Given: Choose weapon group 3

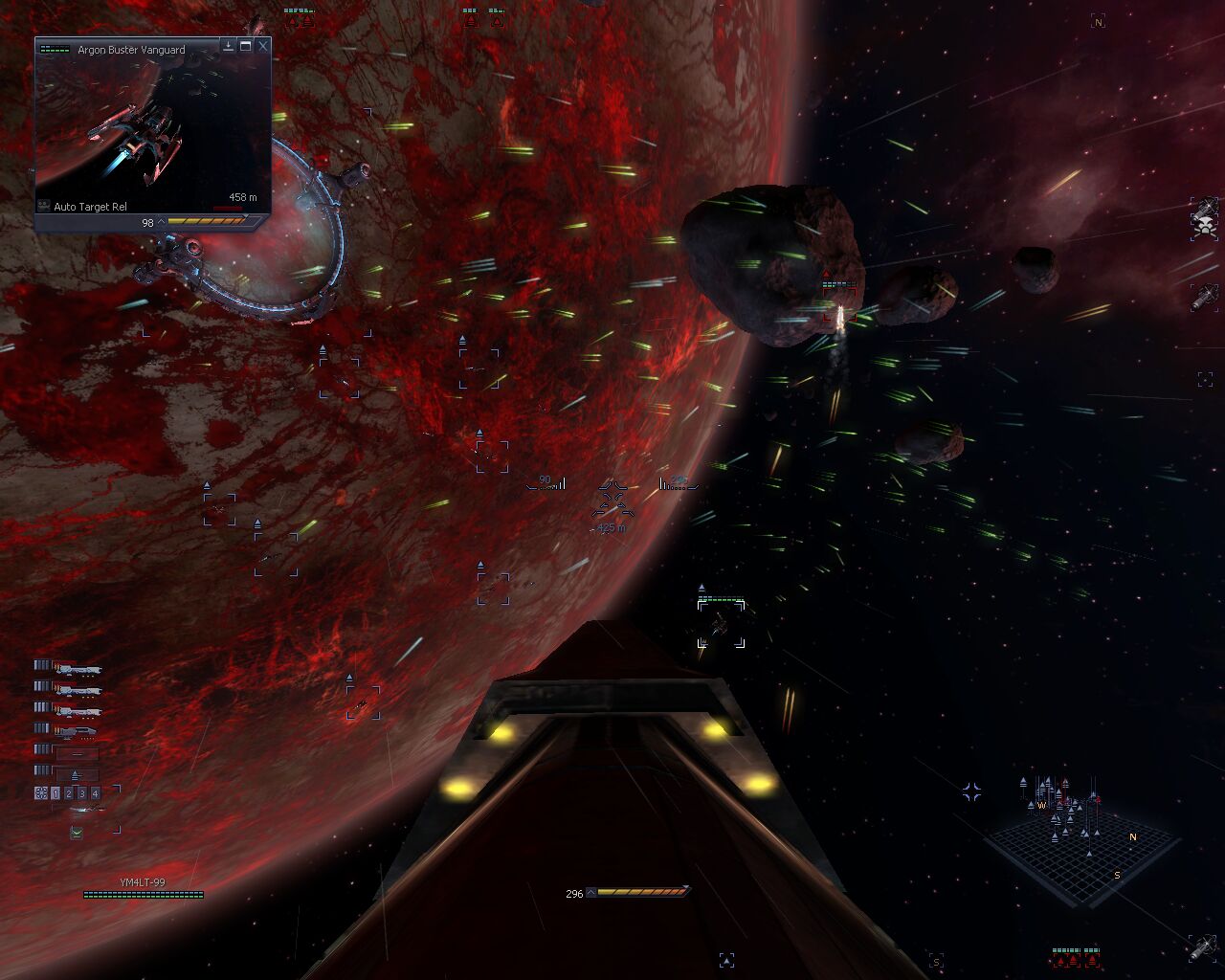Looking at the screenshot, I should point(82,793).
